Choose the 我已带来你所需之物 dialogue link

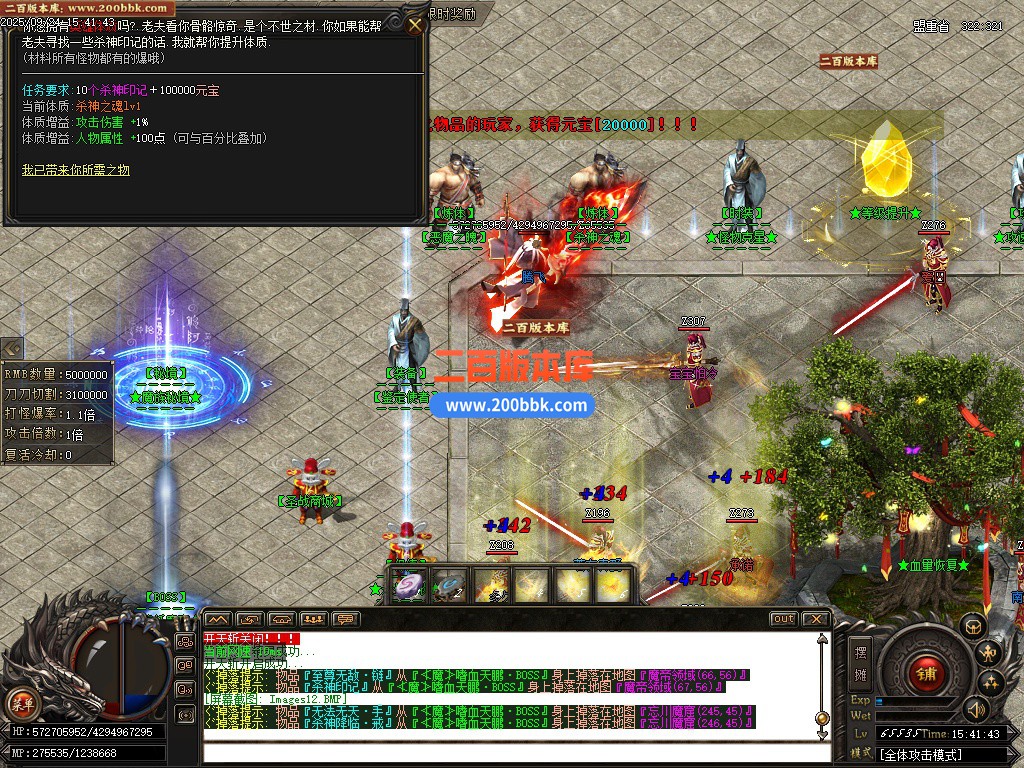click(76, 171)
